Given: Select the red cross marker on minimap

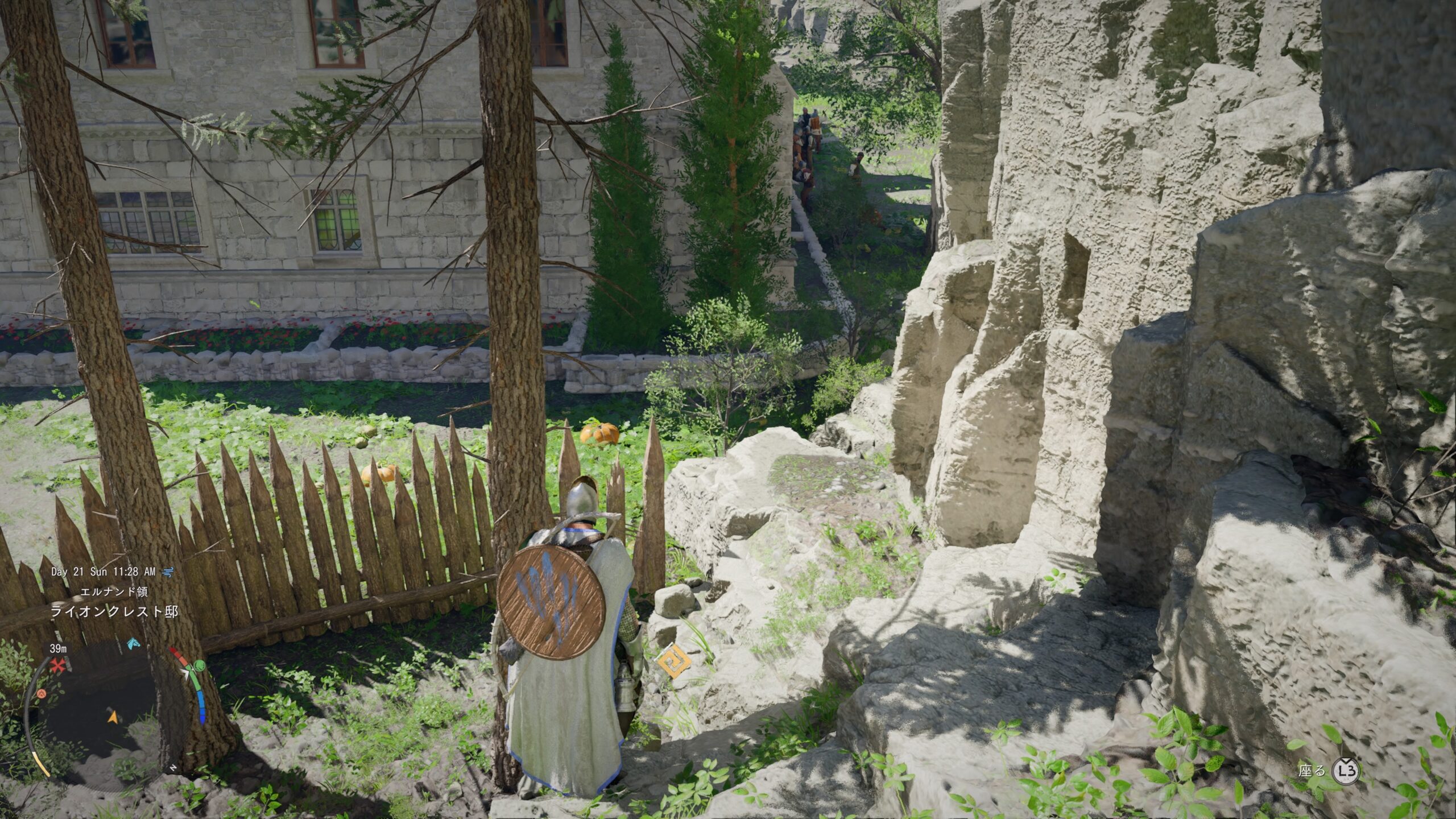Looking at the screenshot, I should (57, 666).
